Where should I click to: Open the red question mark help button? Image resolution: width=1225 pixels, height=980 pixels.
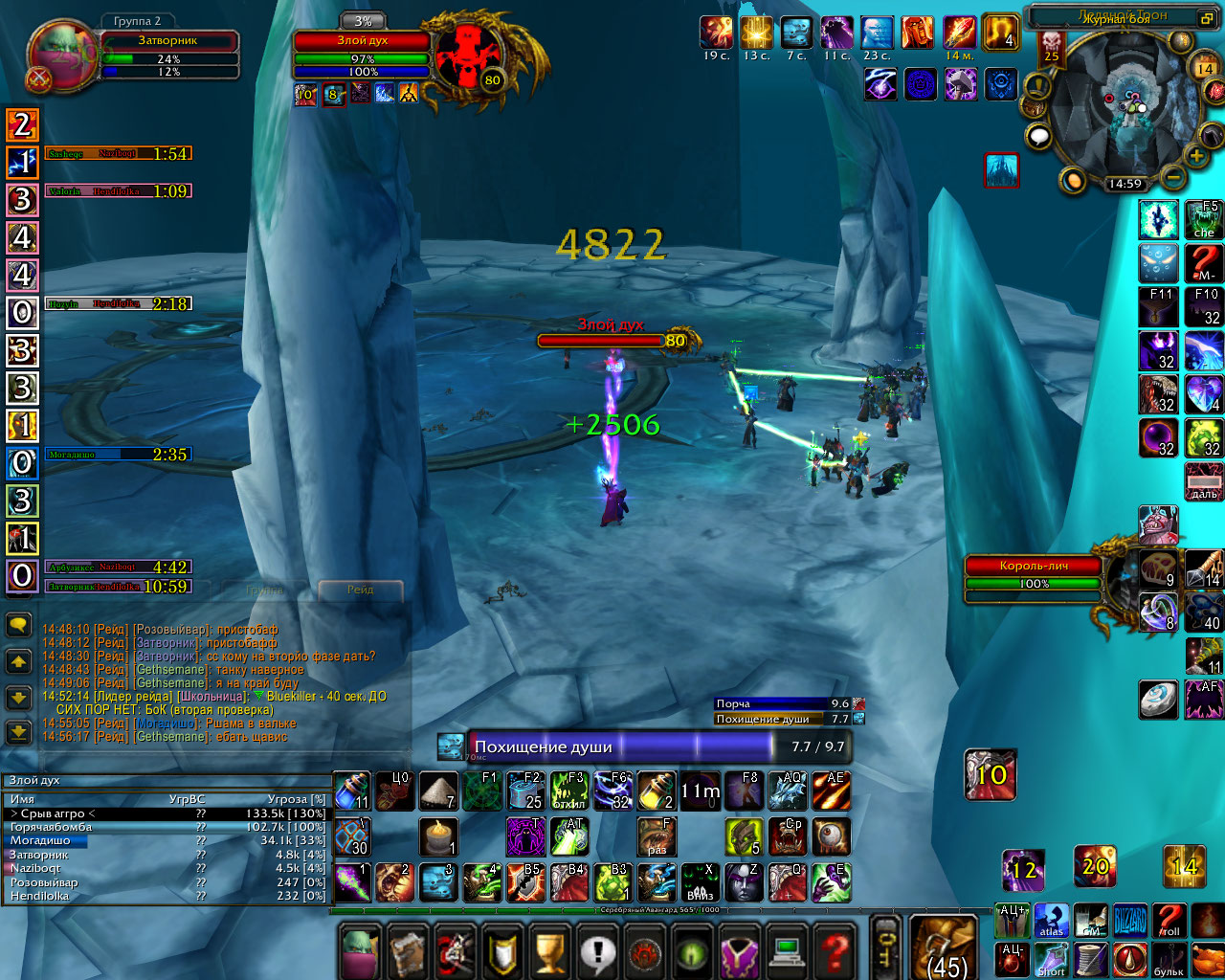(835, 952)
